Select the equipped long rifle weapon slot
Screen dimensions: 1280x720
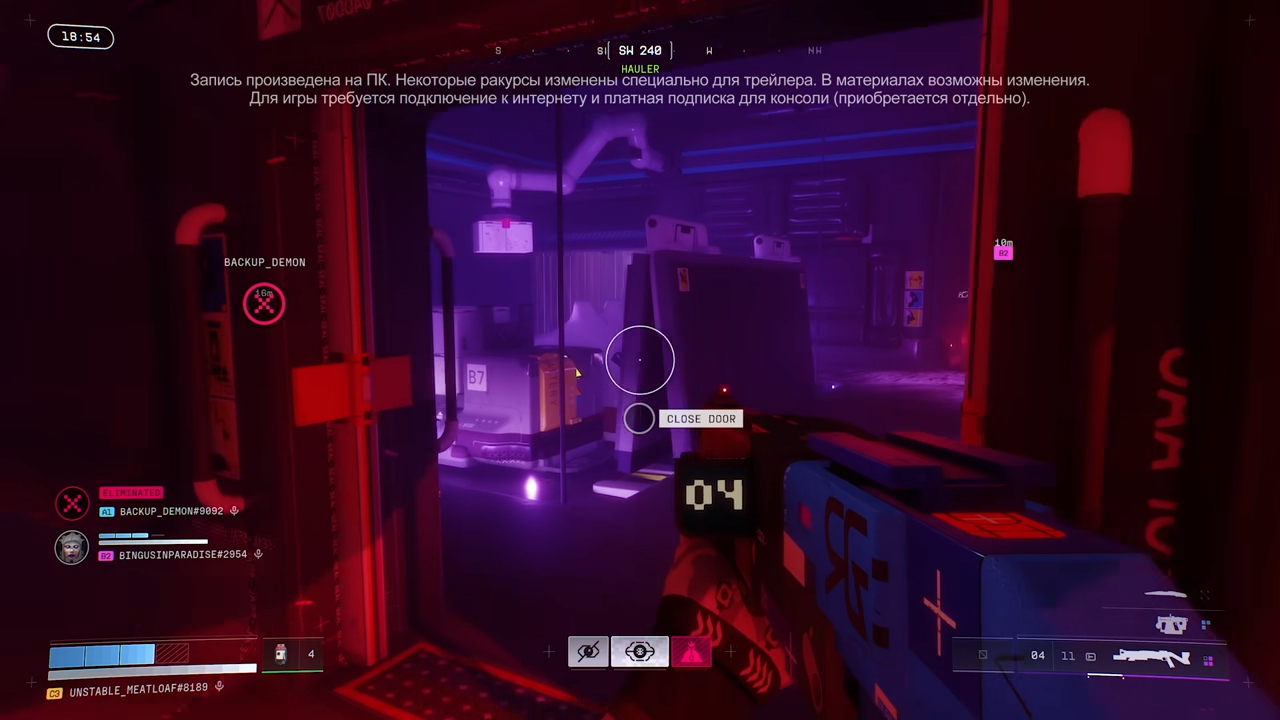(1150, 657)
